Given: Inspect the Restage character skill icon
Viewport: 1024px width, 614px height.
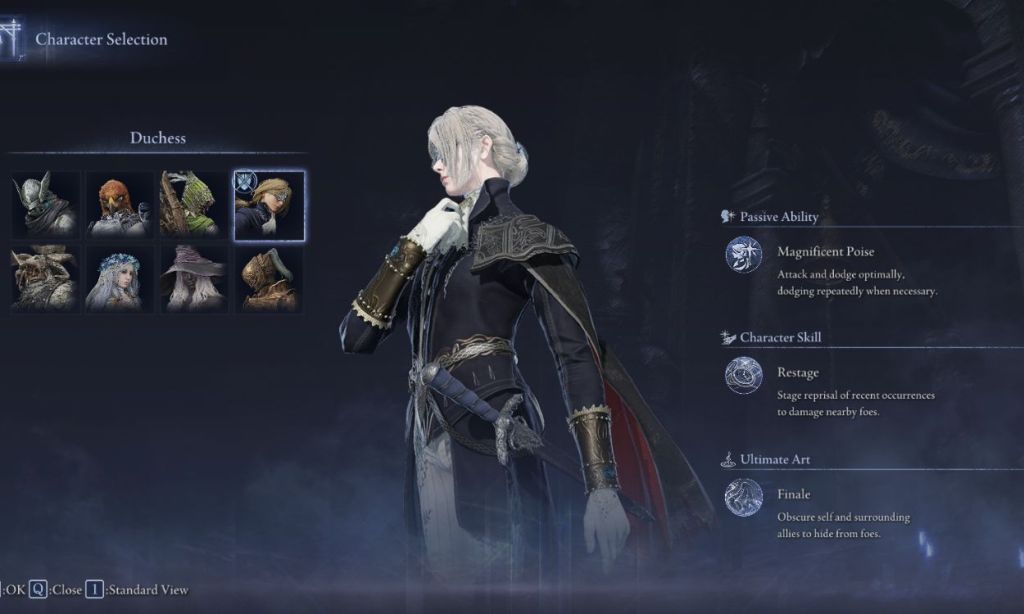Looking at the screenshot, I should tap(743, 375).
